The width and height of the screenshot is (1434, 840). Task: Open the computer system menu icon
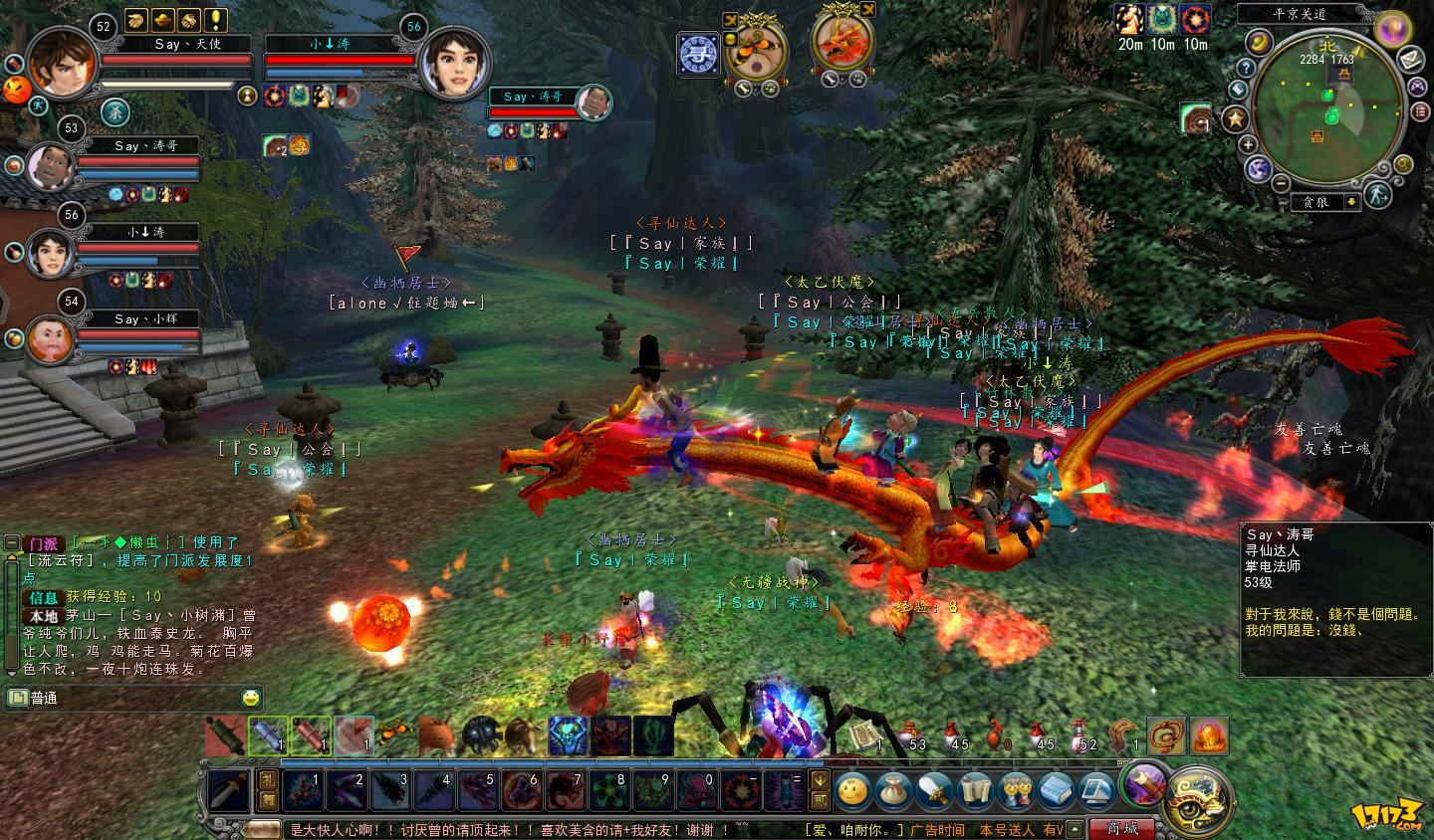point(1096,791)
